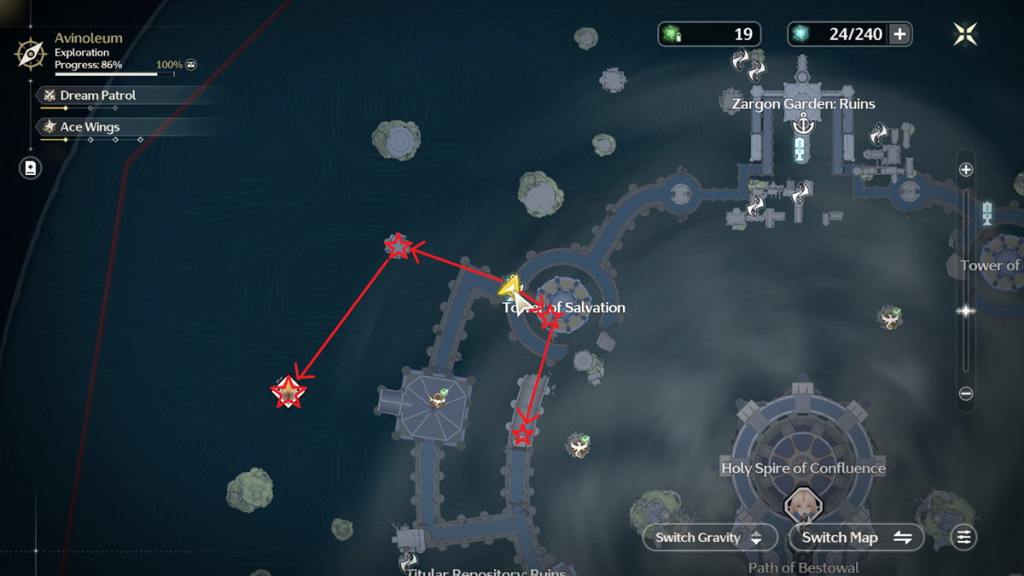The width and height of the screenshot is (1024, 576).
Task: Click the Switch Map button
Action: (x=857, y=537)
